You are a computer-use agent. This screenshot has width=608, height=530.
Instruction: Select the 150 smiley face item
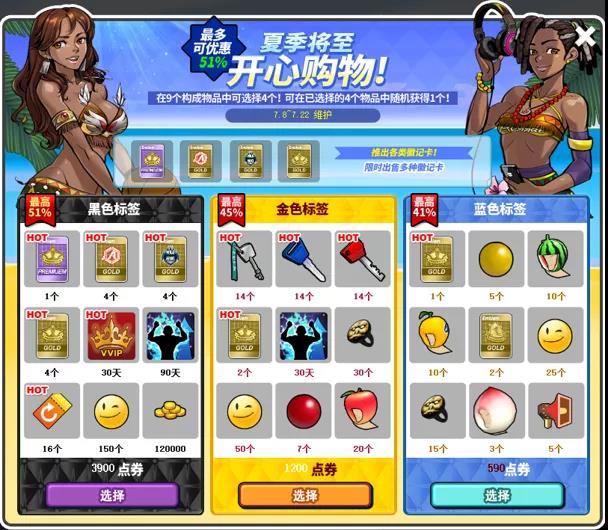click(112, 410)
